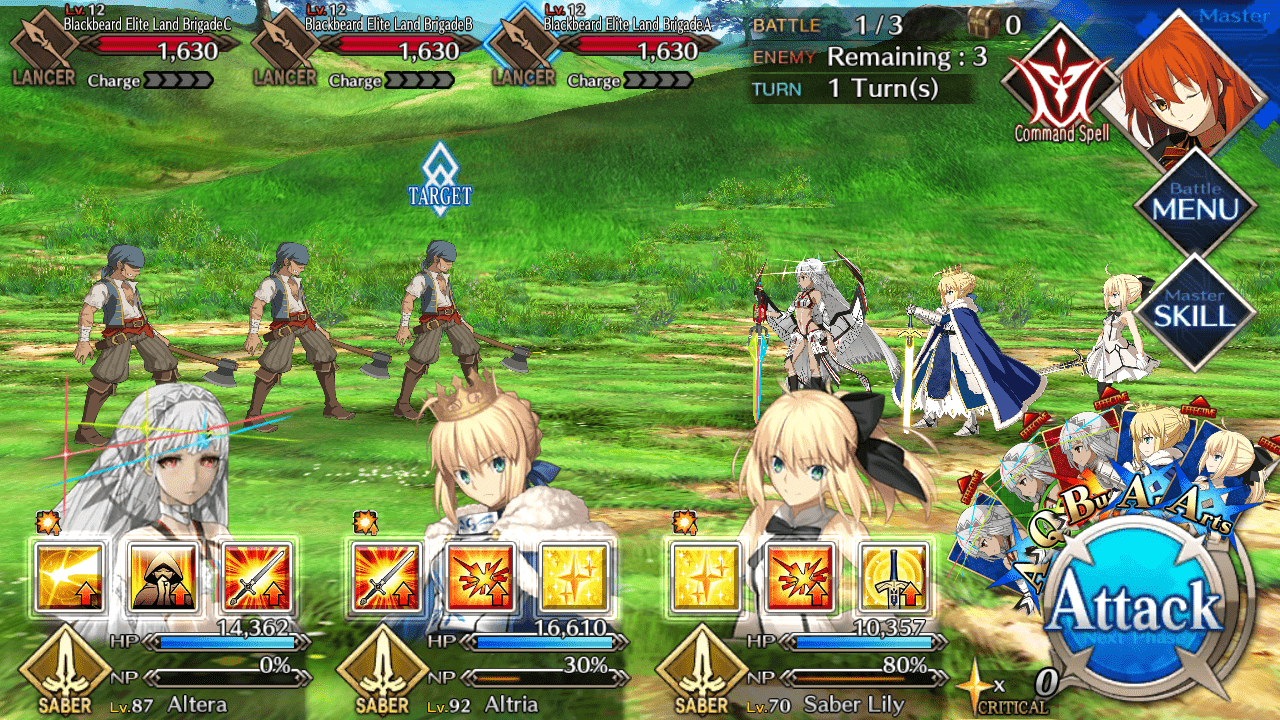Use Altera's hooded figure skill
Image resolution: width=1280 pixels, height=720 pixels.
pyautogui.click(x=162, y=578)
